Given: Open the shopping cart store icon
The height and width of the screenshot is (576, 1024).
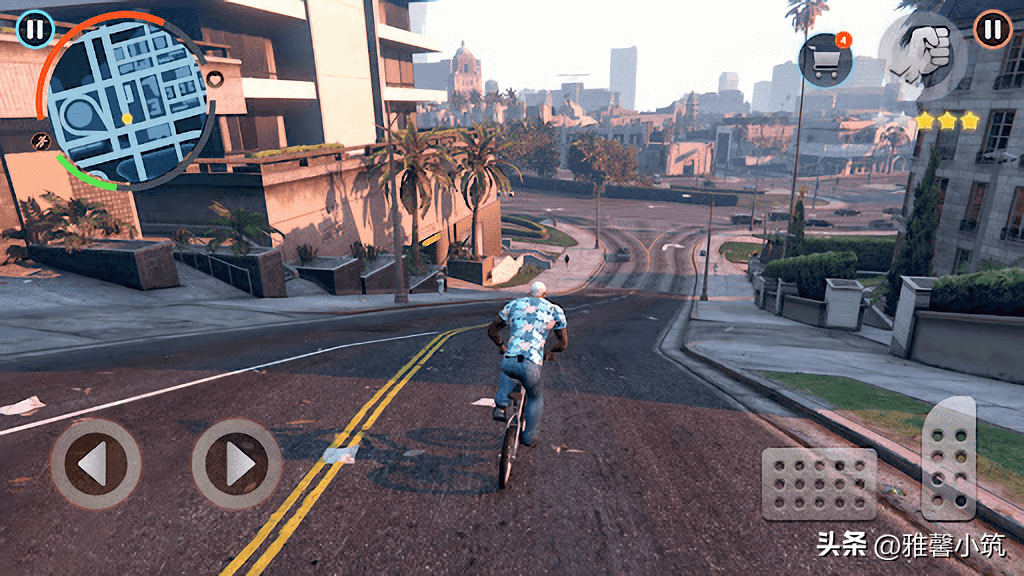Looking at the screenshot, I should (x=826, y=62).
